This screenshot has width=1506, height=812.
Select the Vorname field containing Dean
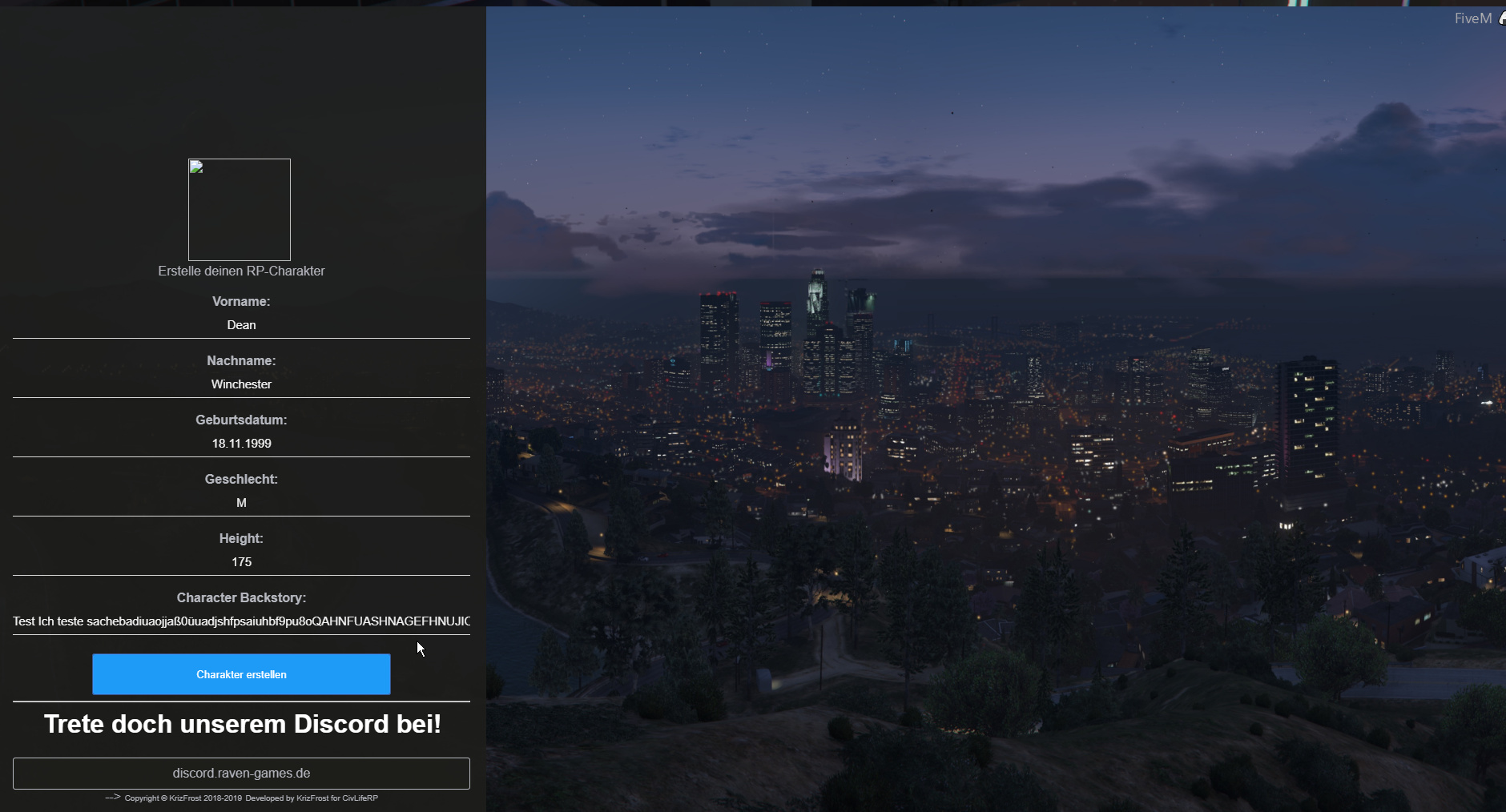pos(241,325)
